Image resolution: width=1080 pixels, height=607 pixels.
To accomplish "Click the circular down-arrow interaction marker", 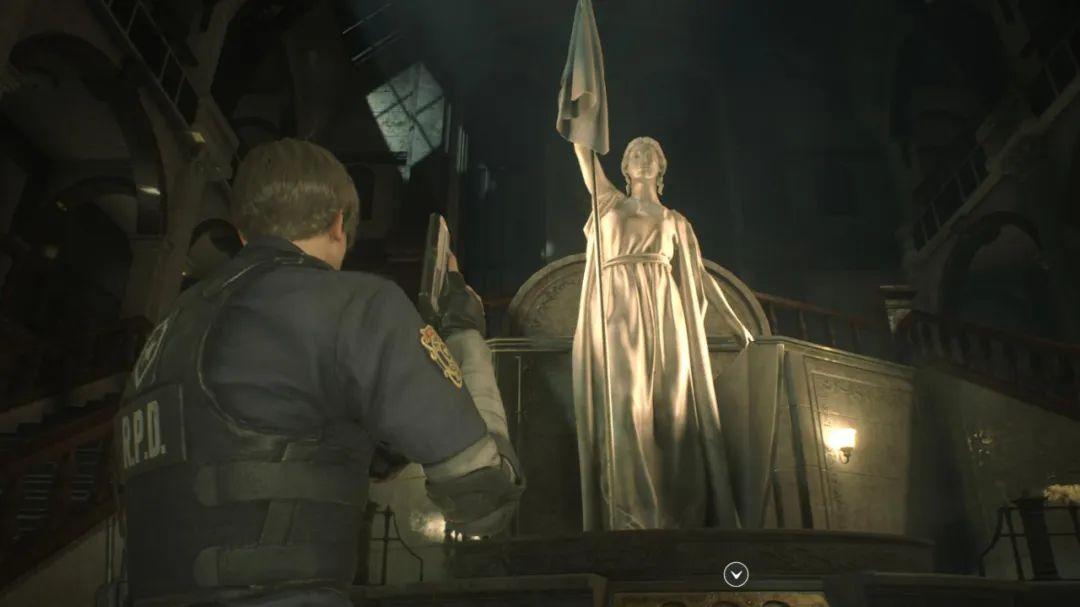I will (x=736, y=574).
